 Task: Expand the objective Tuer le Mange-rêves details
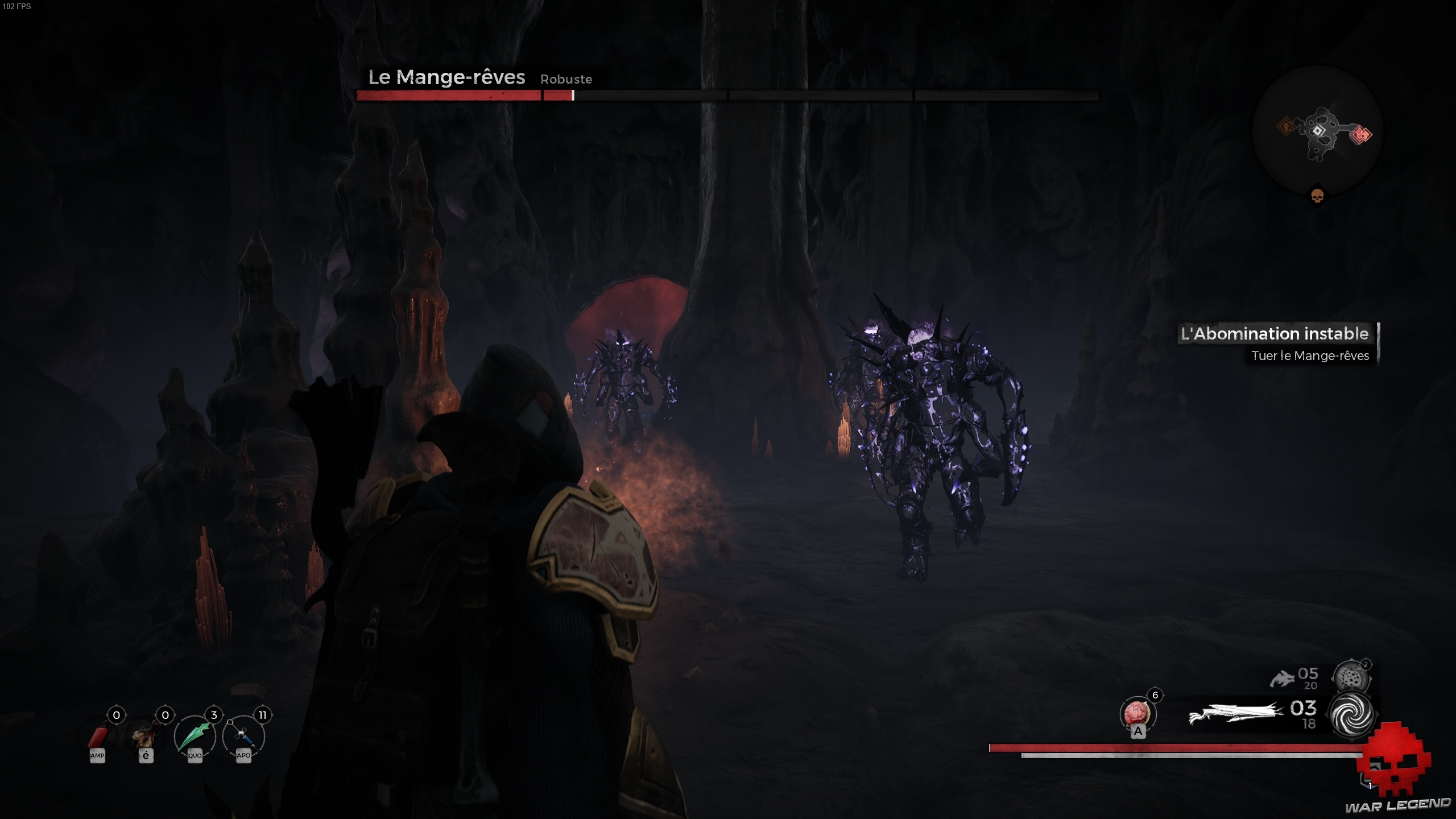(1311, 356)
